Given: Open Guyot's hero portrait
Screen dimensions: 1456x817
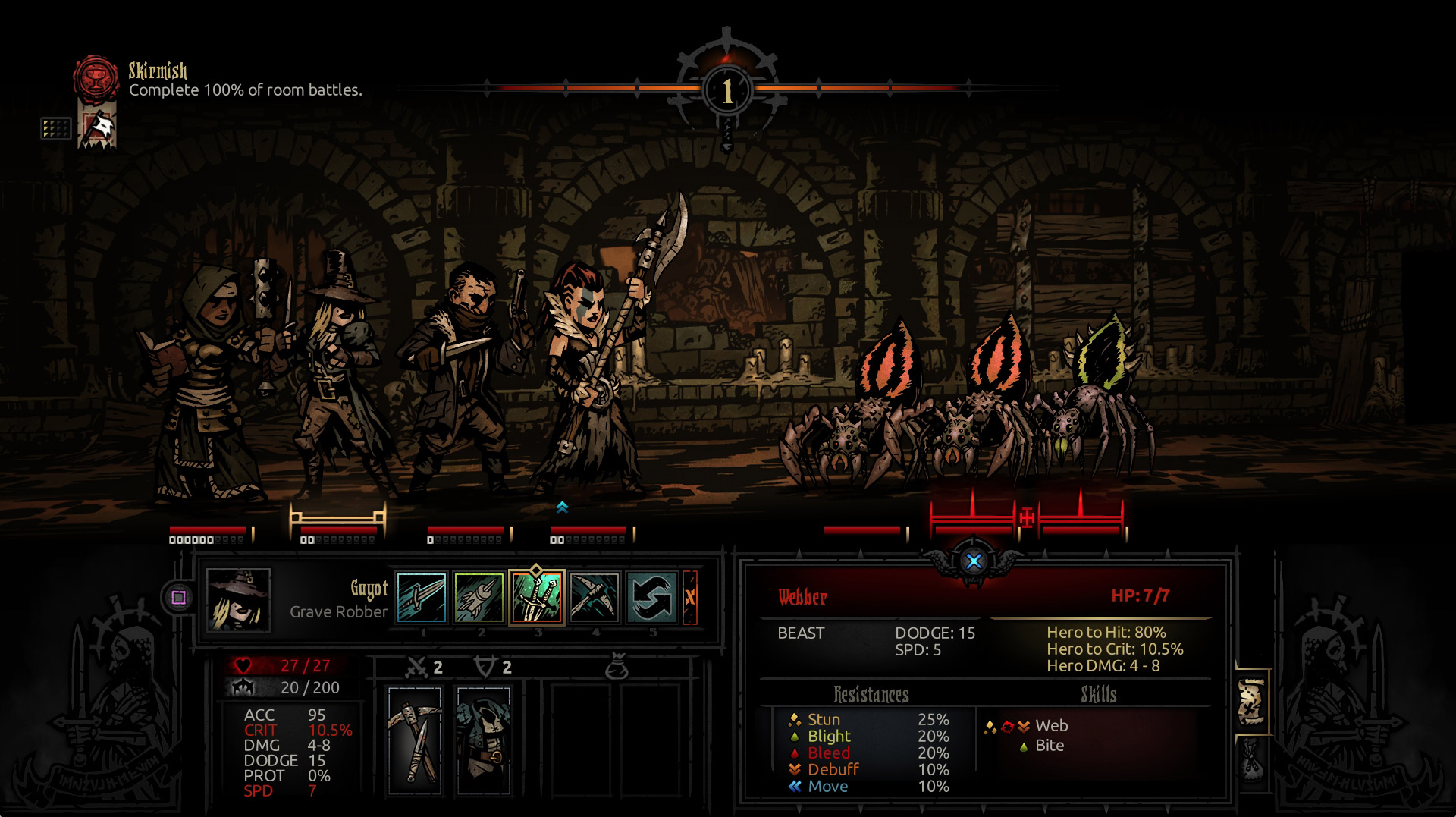Looking at the screenshot, I should (x=238, y=599).
